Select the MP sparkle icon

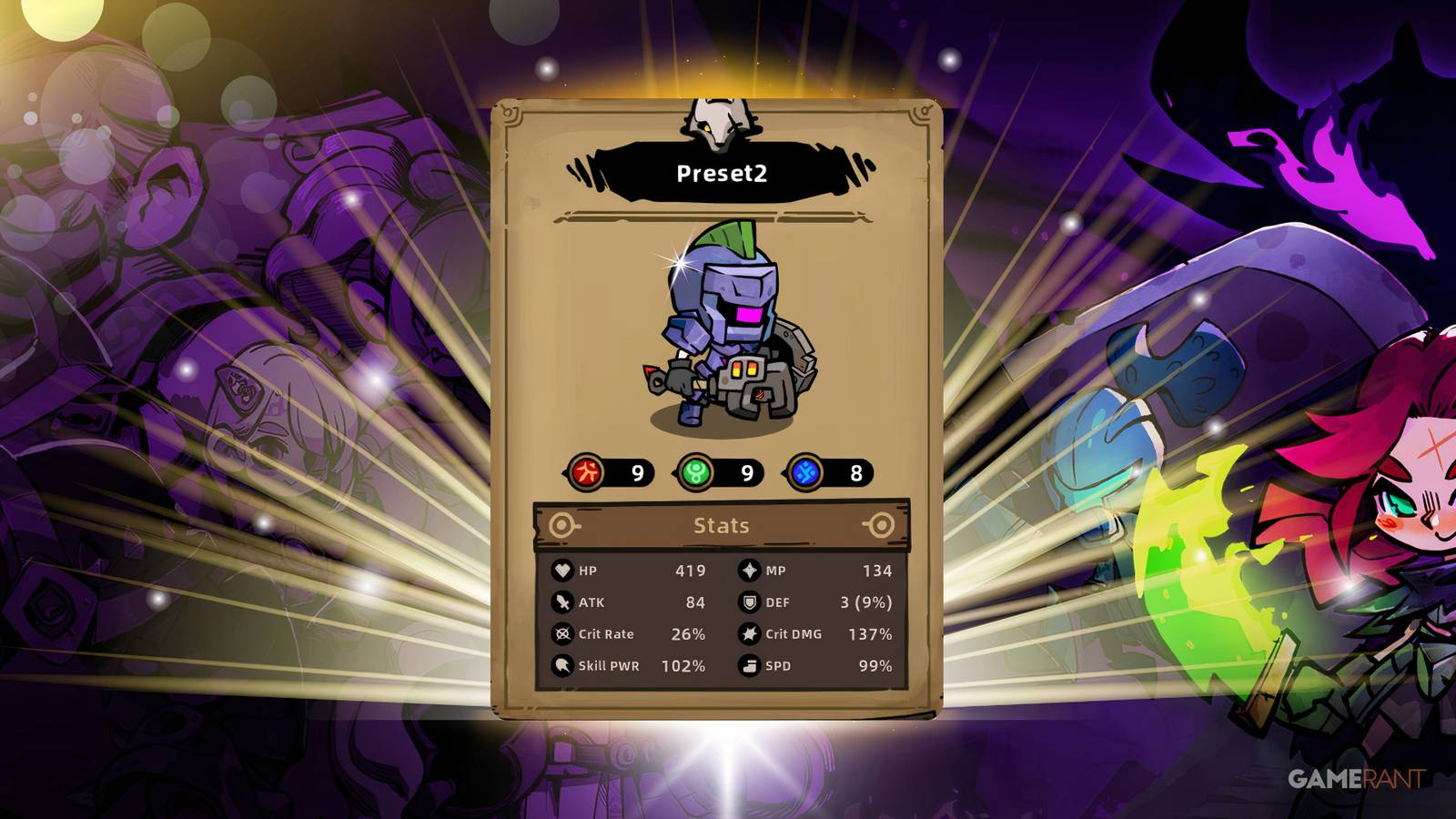[748, 571]
